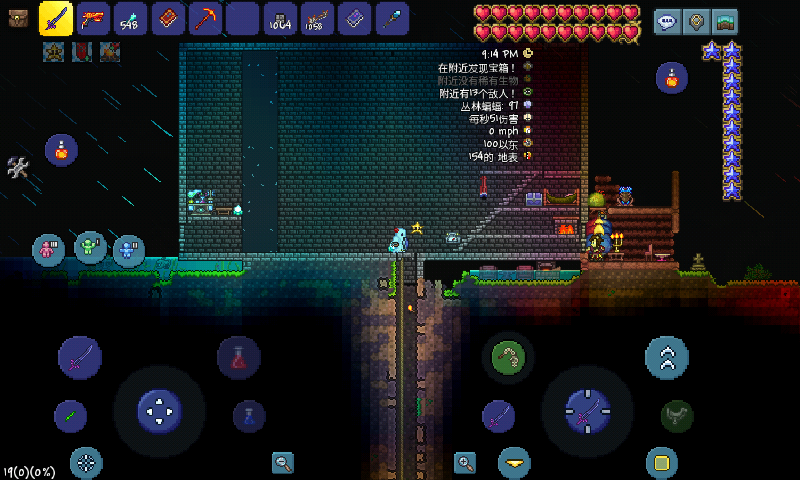Open the settings wrench and screwdriver icon
Screen dimensions: 800x480
click(18, 168)
